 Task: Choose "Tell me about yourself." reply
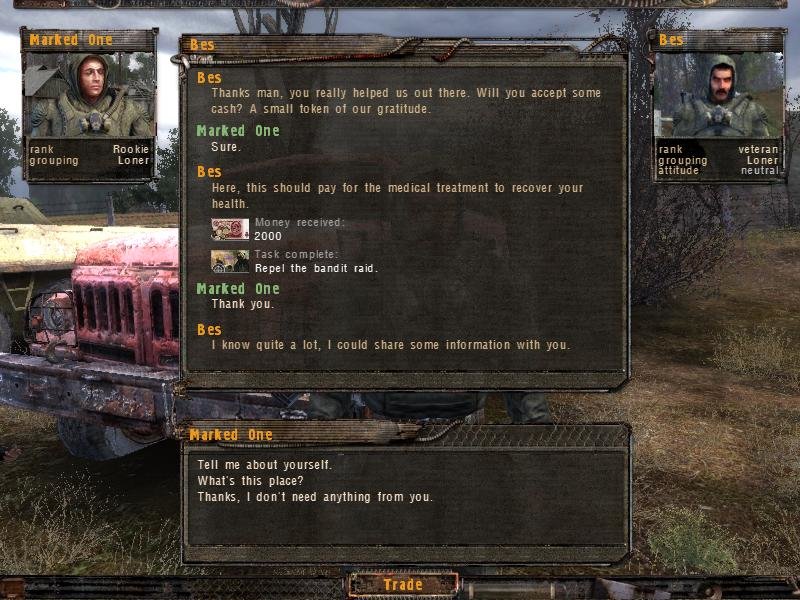tap(265, 465)
